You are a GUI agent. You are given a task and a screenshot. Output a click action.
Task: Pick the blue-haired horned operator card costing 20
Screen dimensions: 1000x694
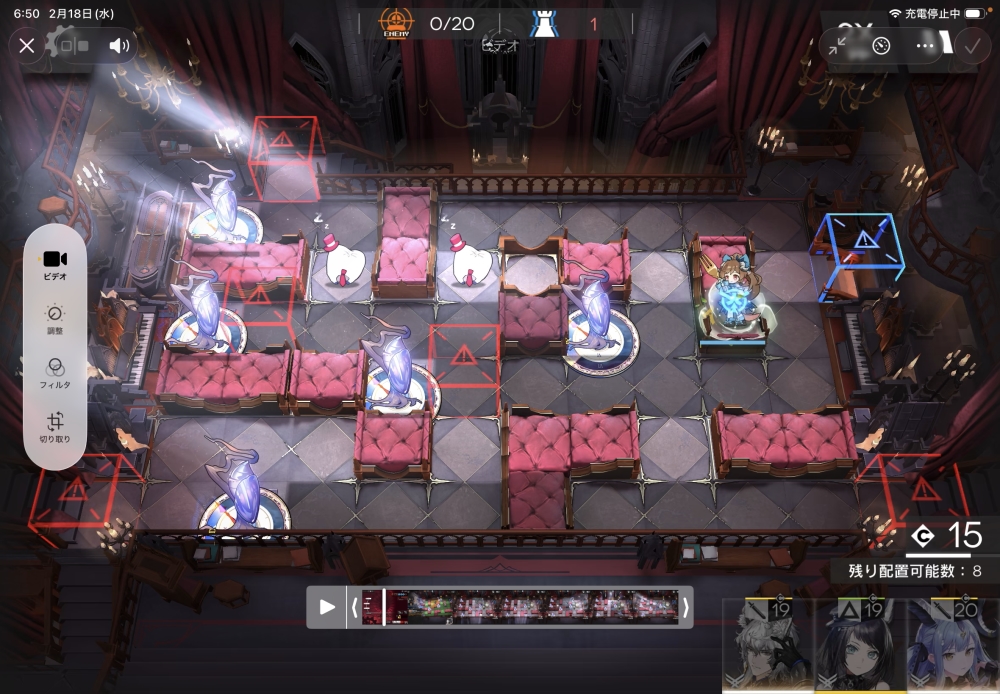click(953, 648)
